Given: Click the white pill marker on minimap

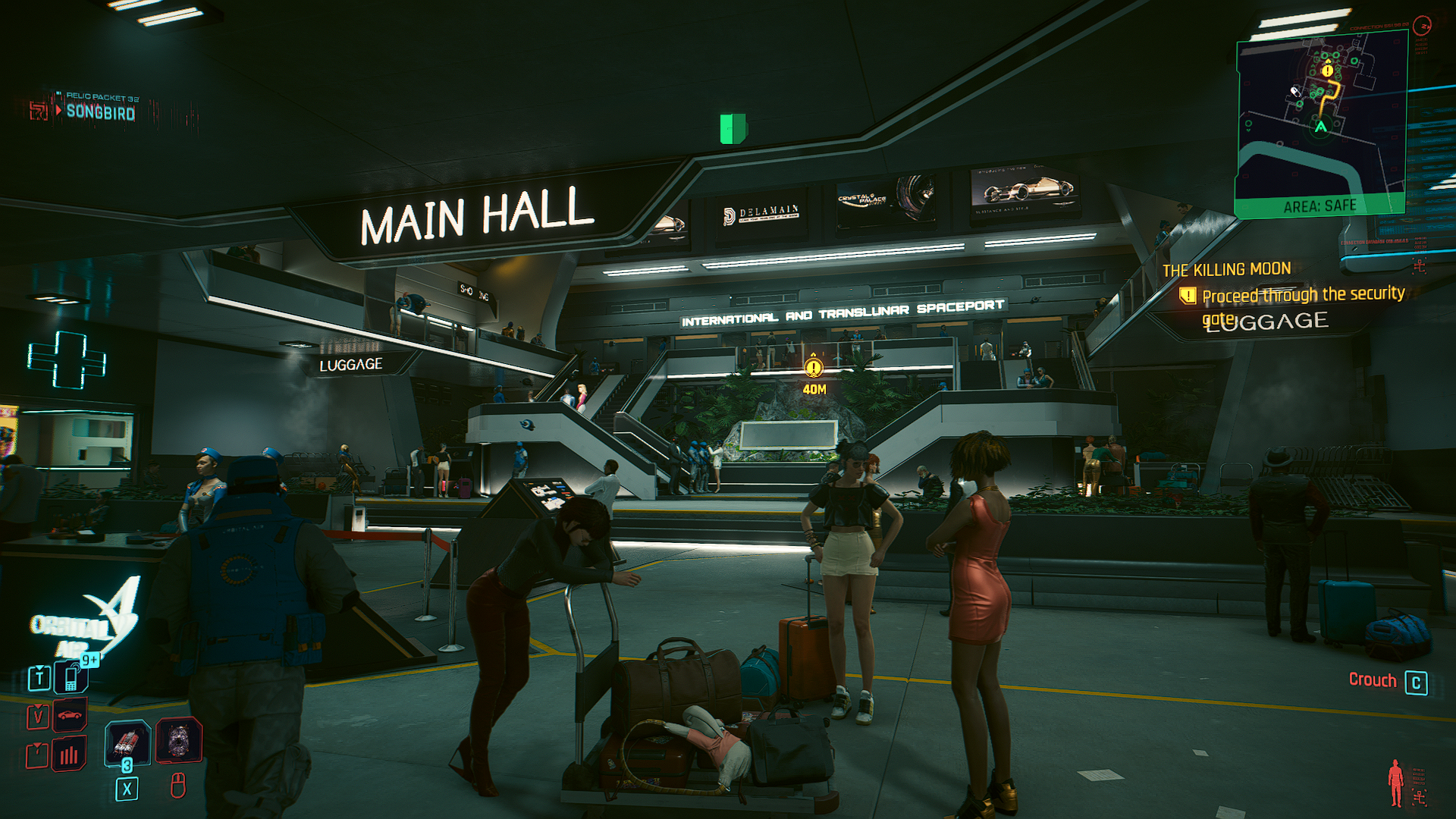Looking at the screenshot, I should (x=1295, y=92).
